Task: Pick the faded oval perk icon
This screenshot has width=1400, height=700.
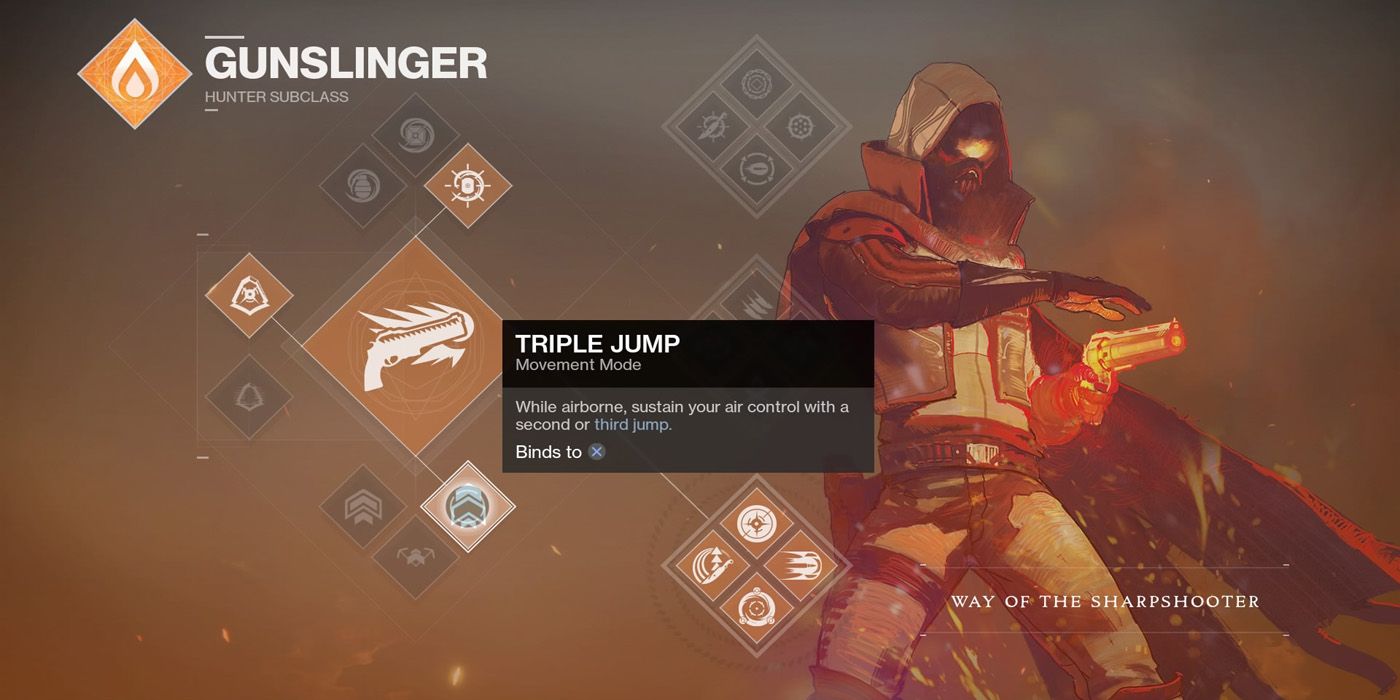Action: [757, 170]
